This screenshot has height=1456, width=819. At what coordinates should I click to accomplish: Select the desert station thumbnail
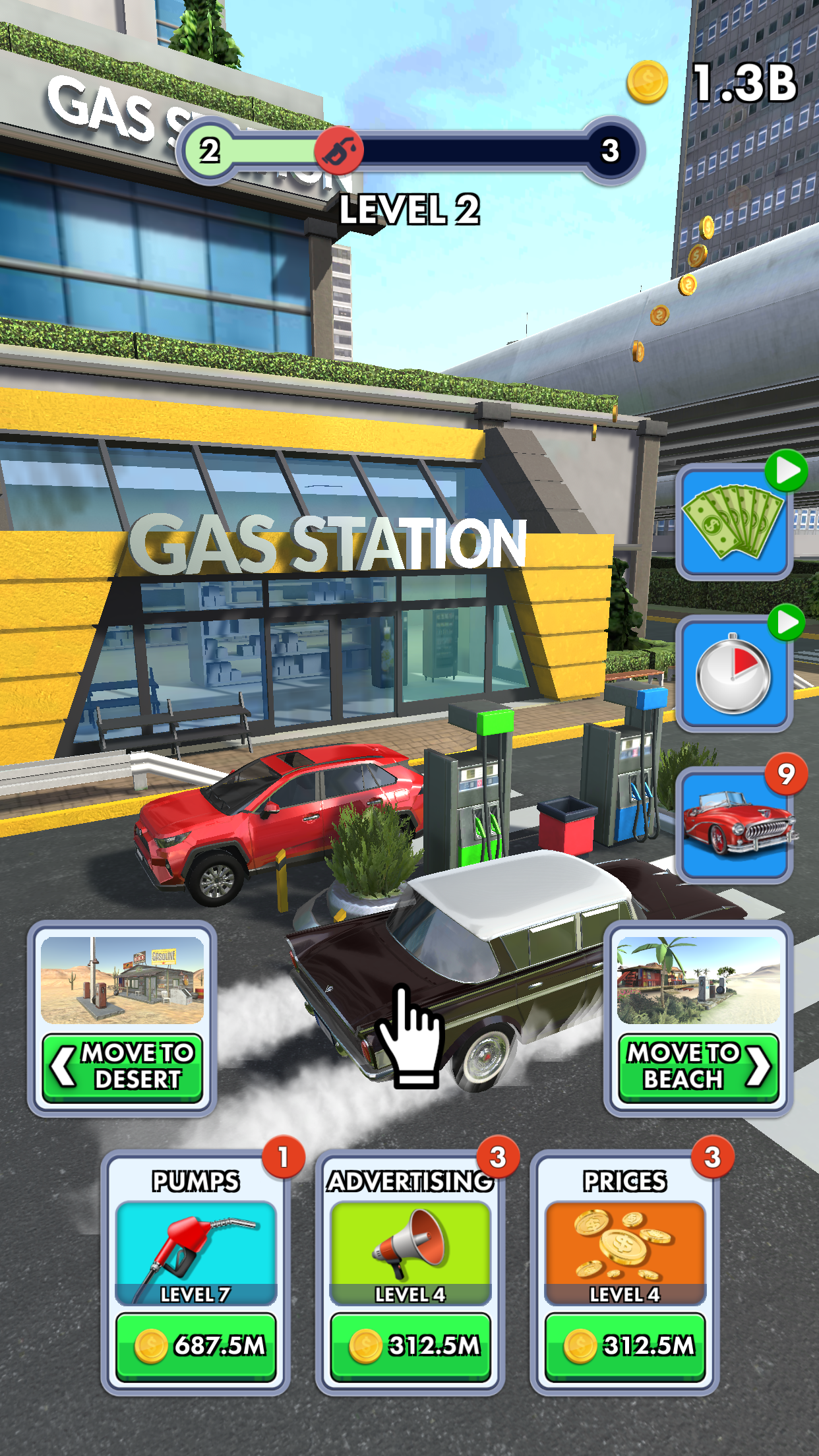point(123,980)
